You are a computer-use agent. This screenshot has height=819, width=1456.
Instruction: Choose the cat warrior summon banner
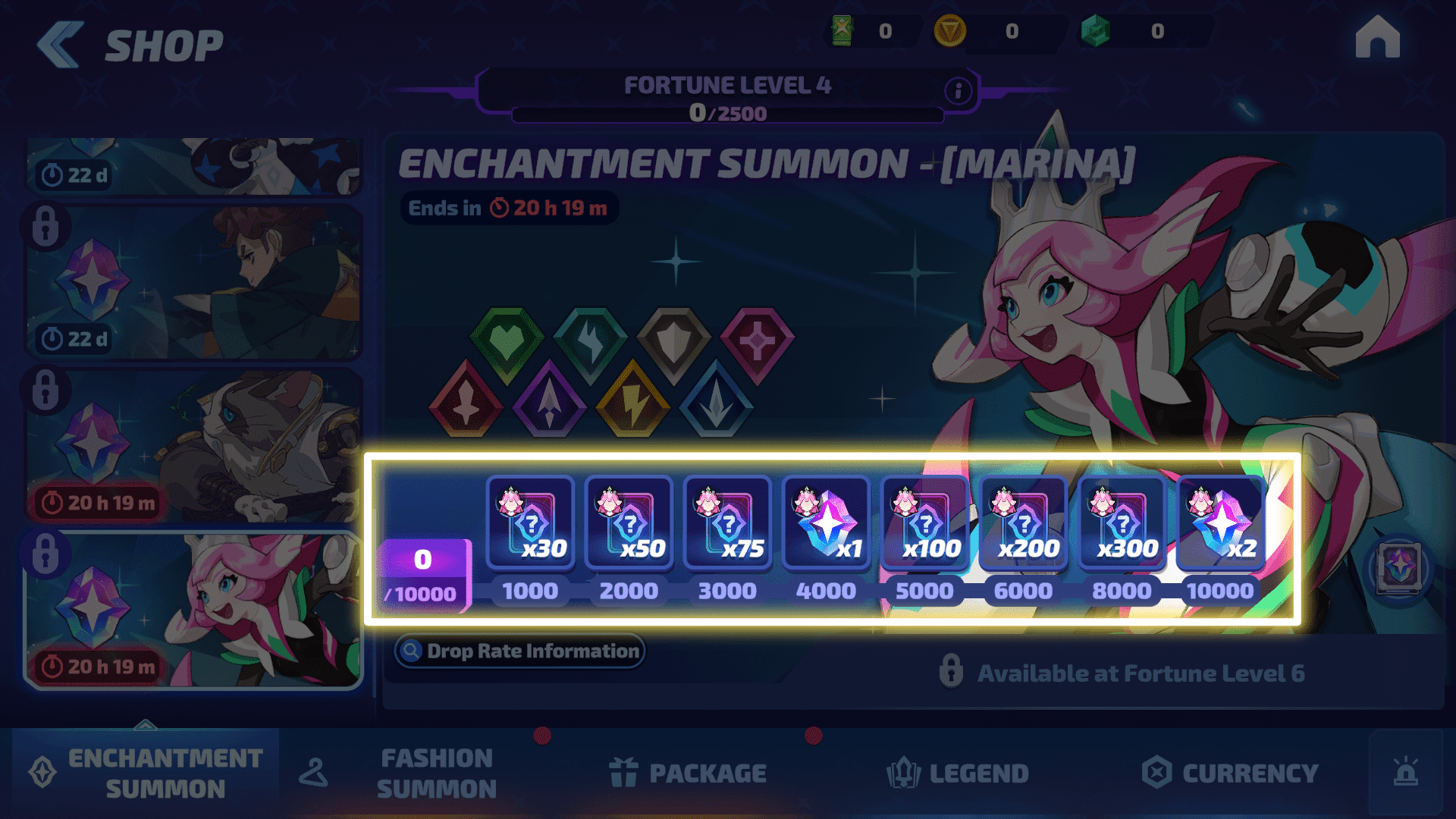tap(193, 446)
